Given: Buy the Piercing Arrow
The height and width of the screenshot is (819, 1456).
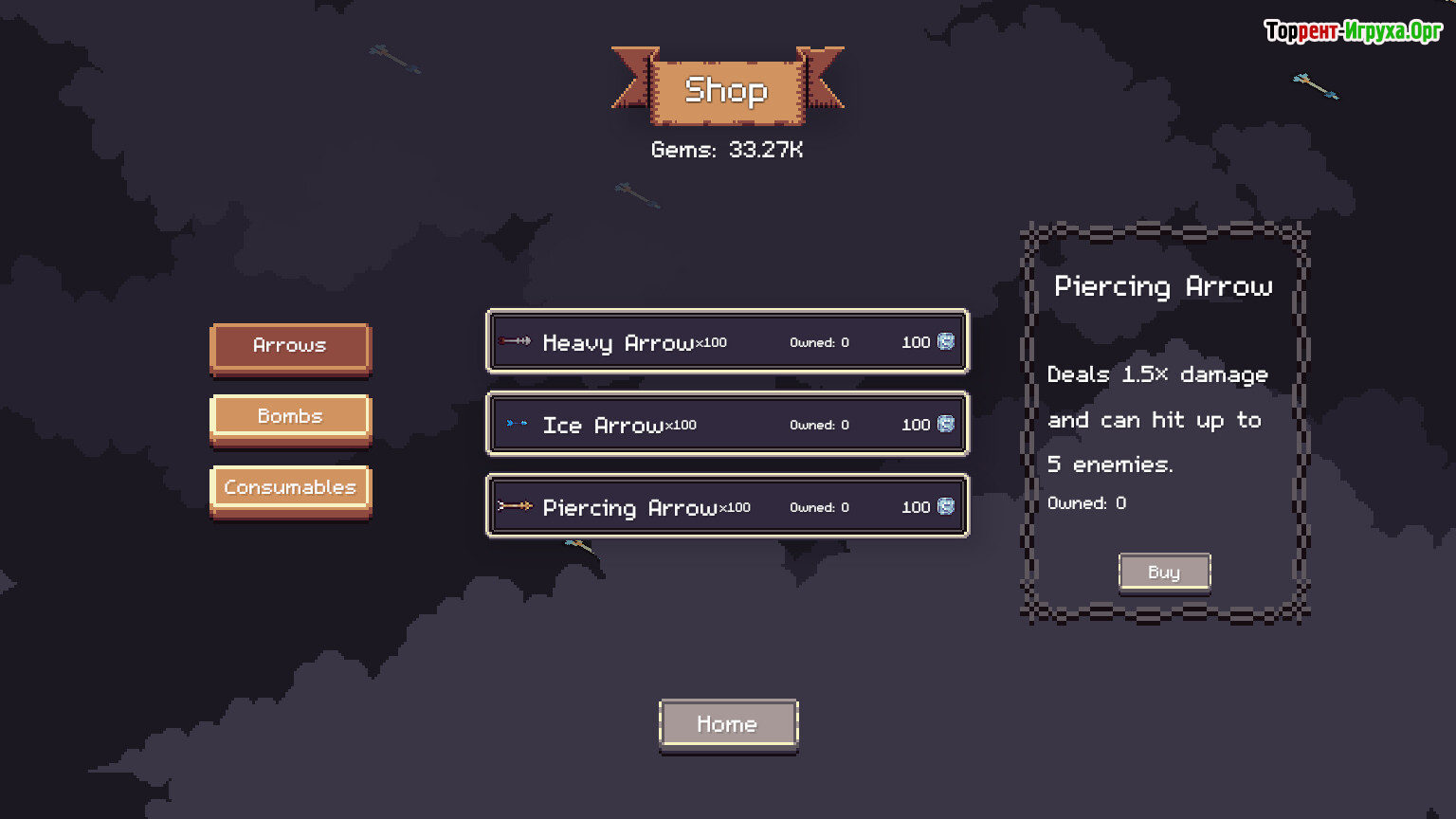Looking at the screenshot, I should pos(1164,573).
